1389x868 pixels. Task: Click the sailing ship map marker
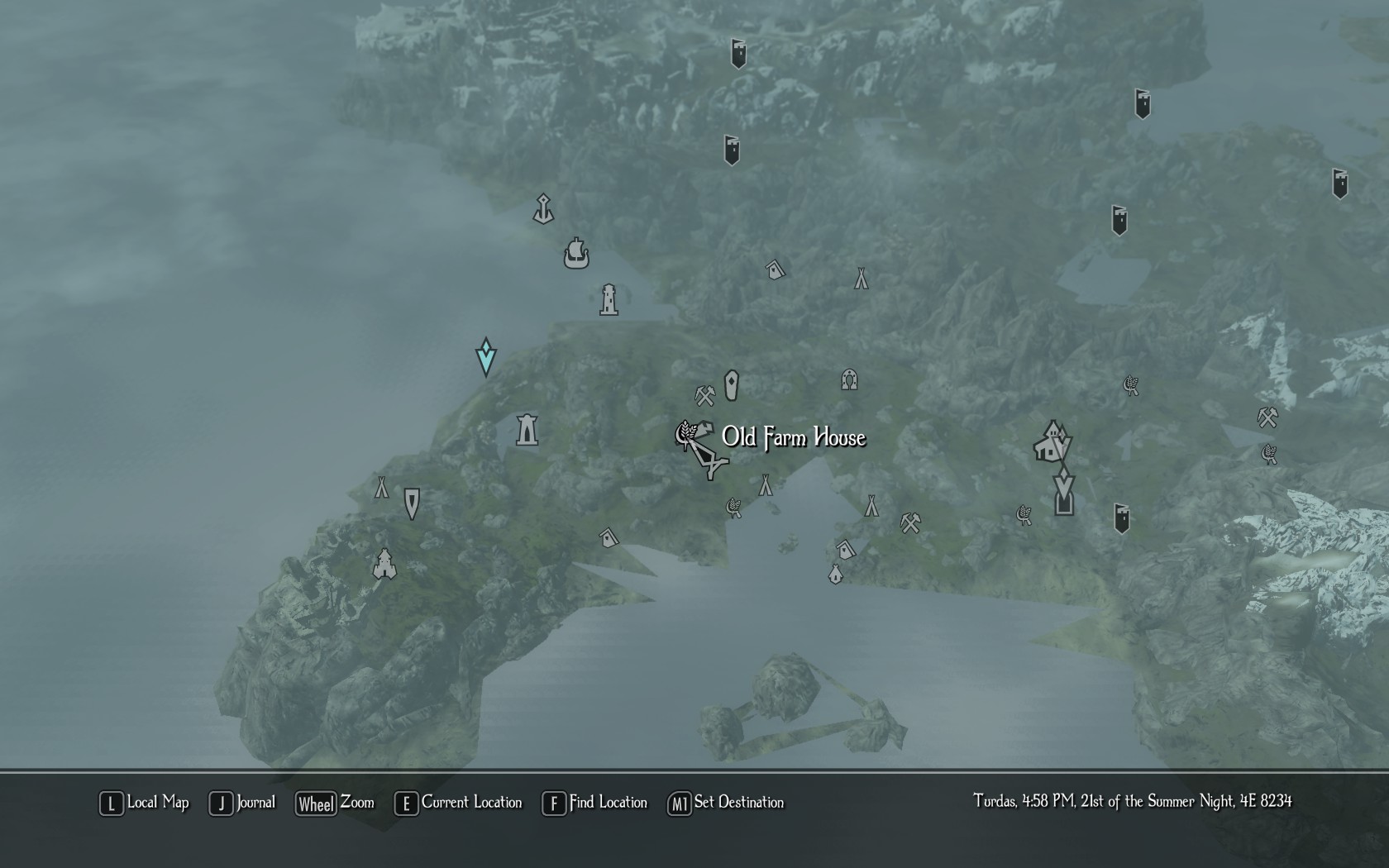pos(576,253)
